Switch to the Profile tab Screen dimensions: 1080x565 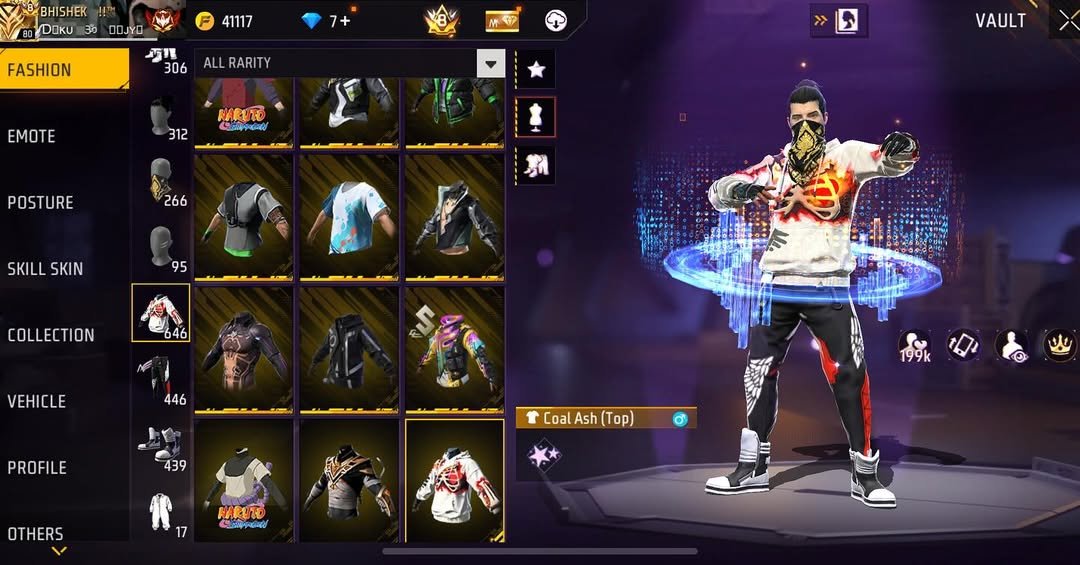37,467
